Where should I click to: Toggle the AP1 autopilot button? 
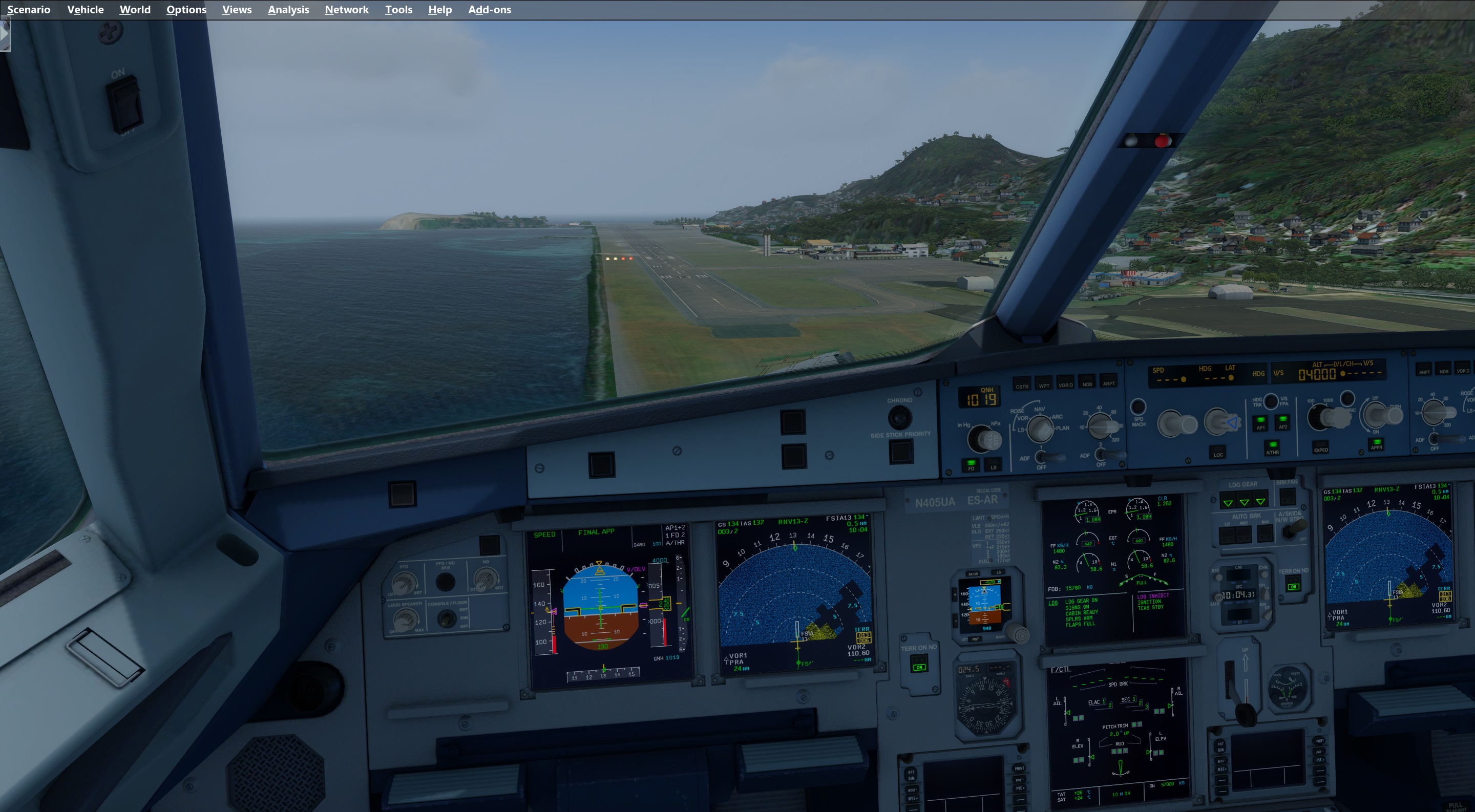(x=1260, y=423)
